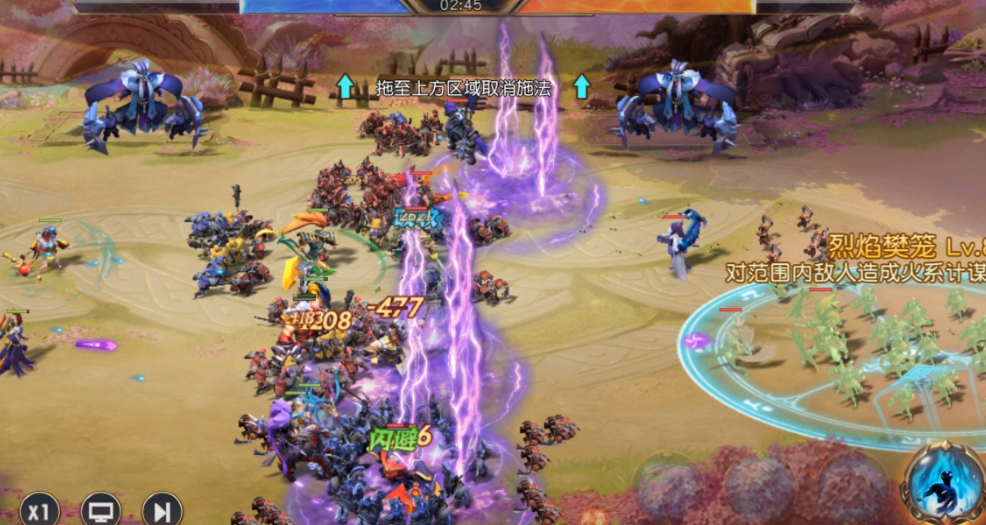The image size is (986, 525).
Task: Click the monitor-shaped display button
Action: (x=101, y=511)
